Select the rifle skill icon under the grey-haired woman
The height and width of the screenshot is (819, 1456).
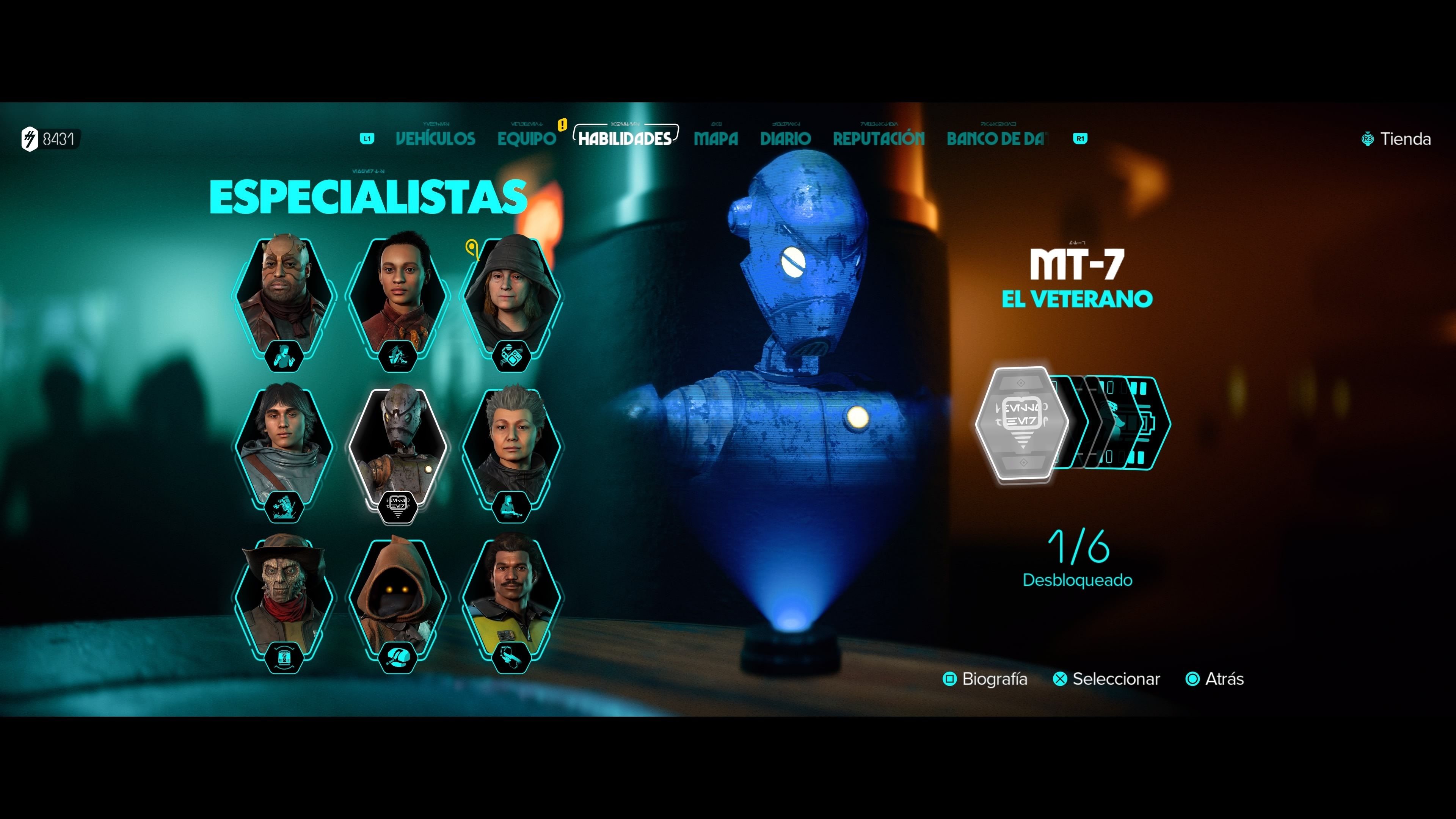(x=512, y=507)
